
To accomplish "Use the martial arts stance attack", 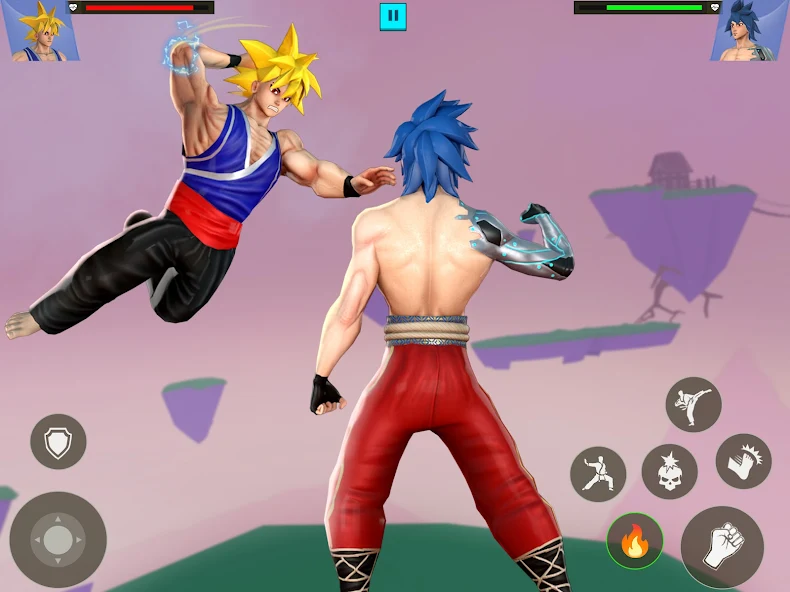I will (x=598, y=473).
